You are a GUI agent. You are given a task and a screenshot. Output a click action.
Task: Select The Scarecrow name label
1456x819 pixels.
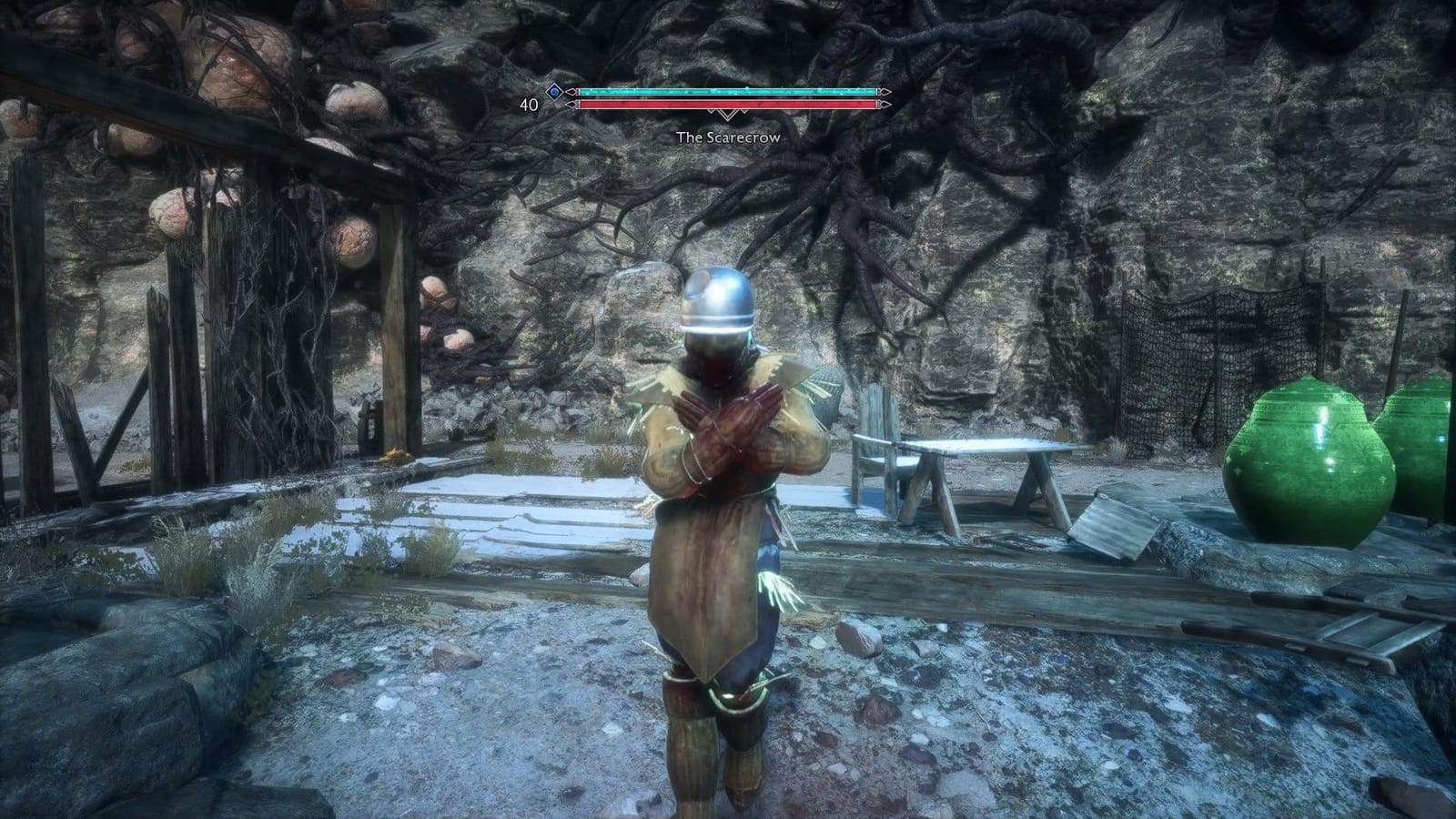click(728, 137)
